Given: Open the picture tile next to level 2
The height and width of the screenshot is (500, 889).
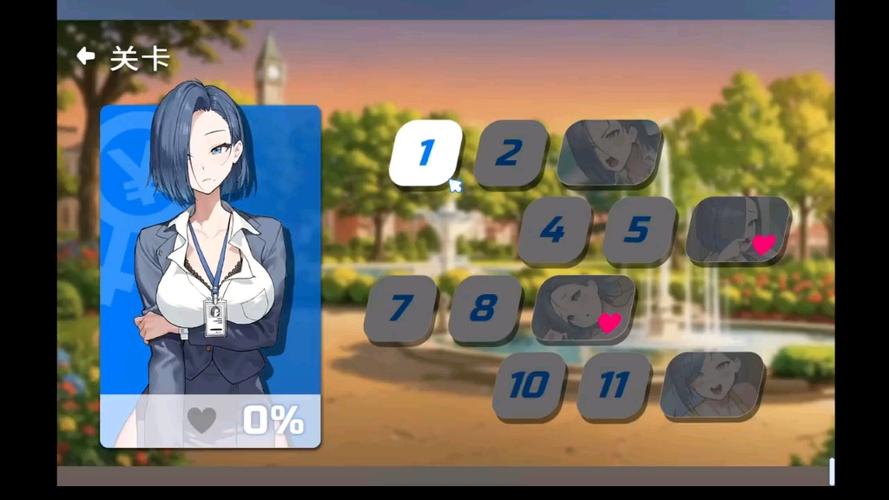Looking at the screenshot, I should pos(609,153).
